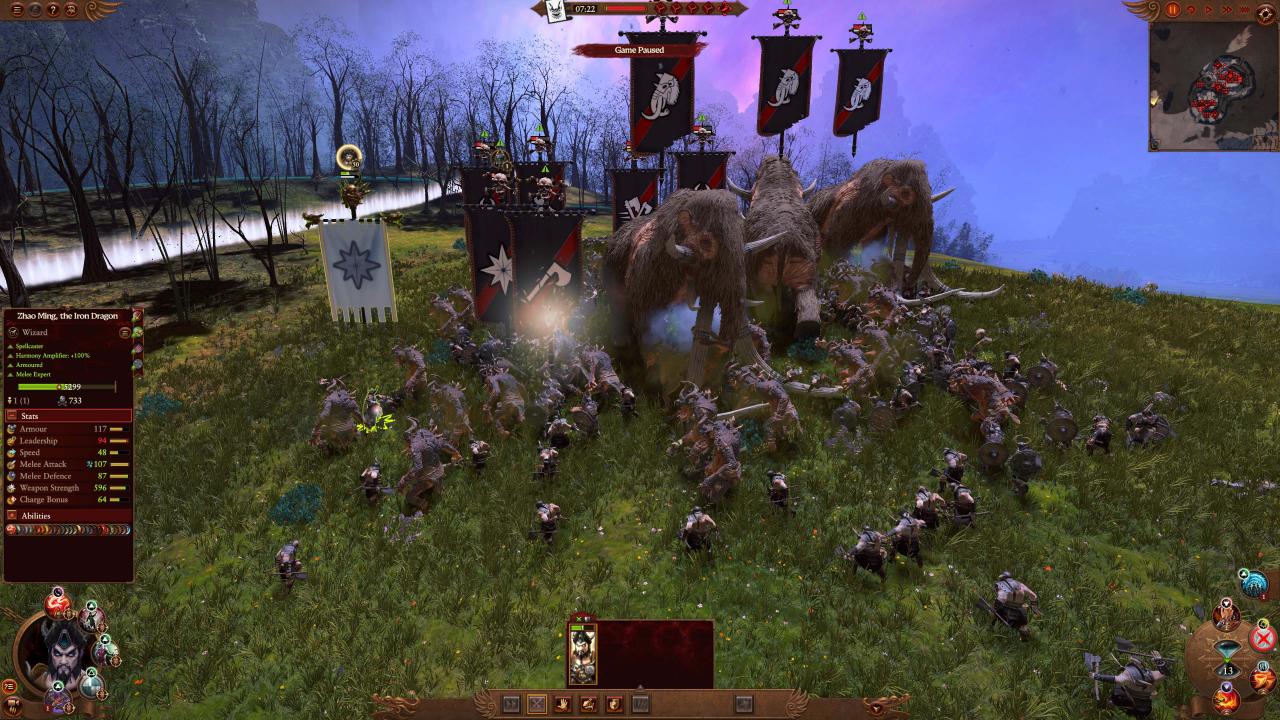
Task: Select the white star banner unit
Action: click(x=357, y=270)
